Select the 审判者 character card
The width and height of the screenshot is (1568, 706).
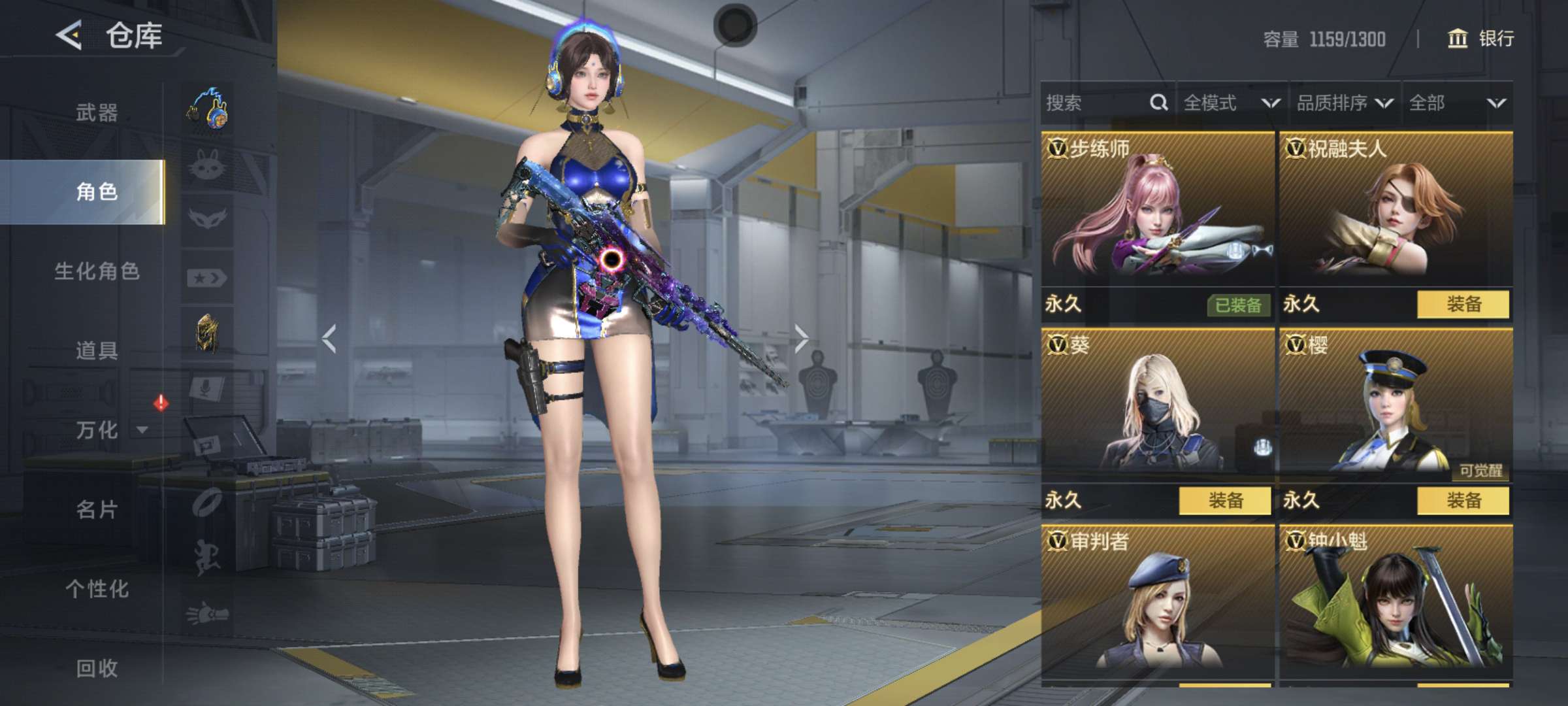[x=1157, y=601]
